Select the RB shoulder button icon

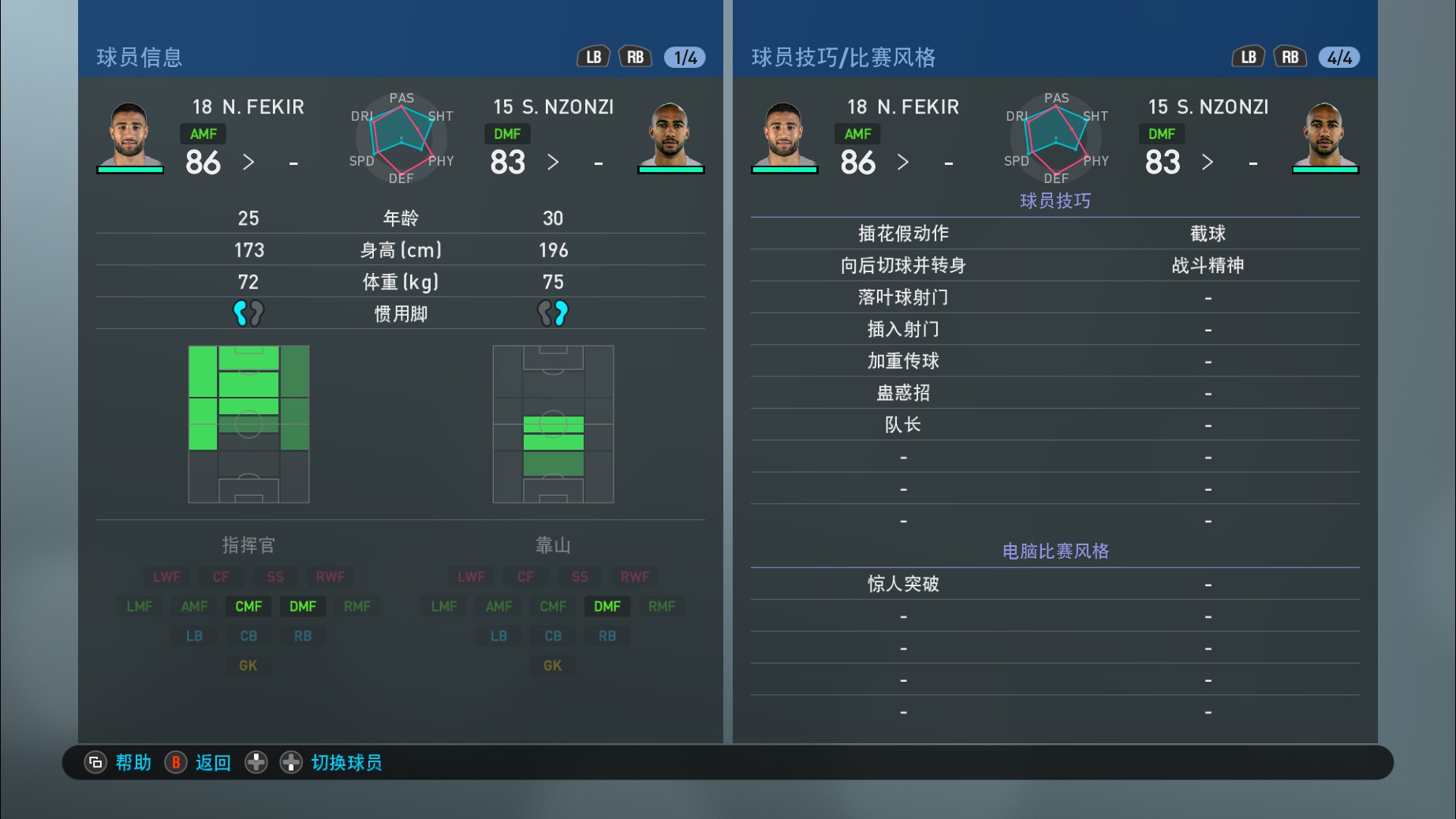click(x=635, y=56)
